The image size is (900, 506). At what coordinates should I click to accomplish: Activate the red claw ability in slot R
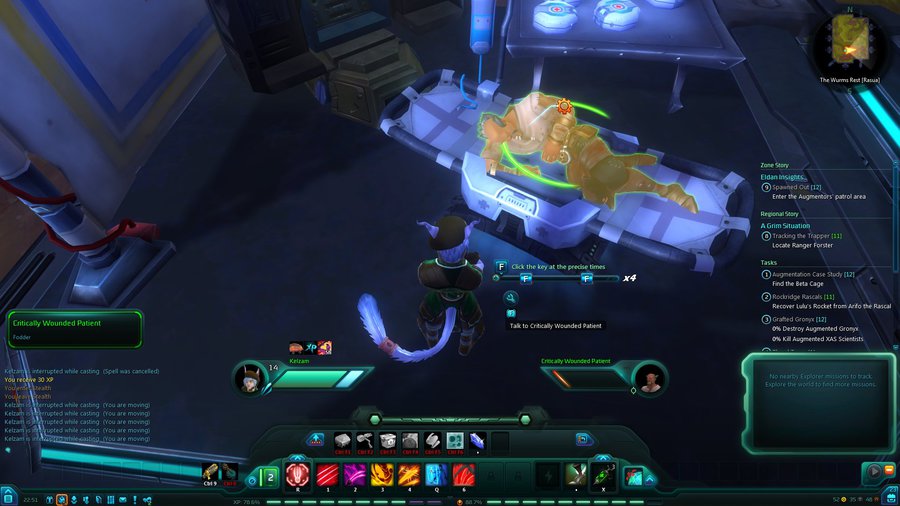(x=298, y=474)
